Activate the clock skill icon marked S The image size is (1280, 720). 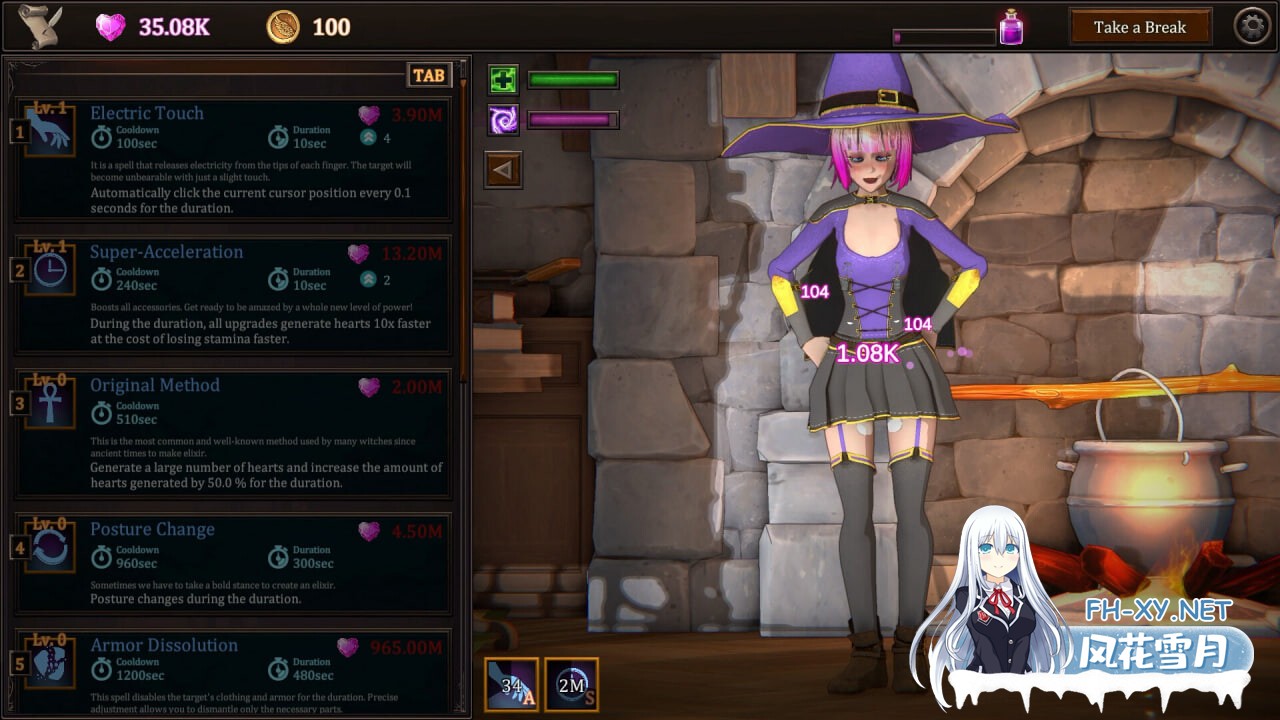click(x=572, y=684)
